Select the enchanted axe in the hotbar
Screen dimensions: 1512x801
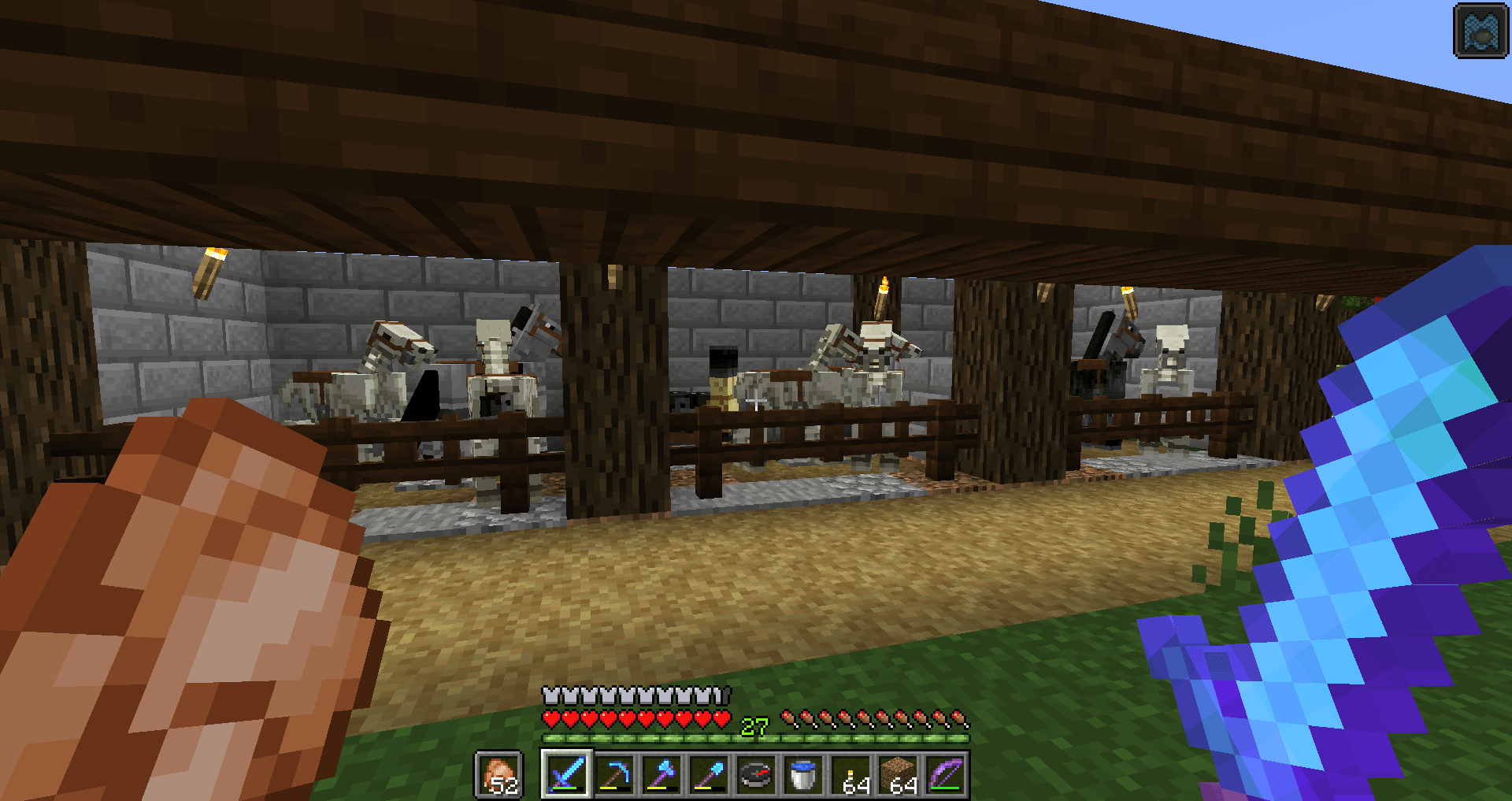pos(661,776)
